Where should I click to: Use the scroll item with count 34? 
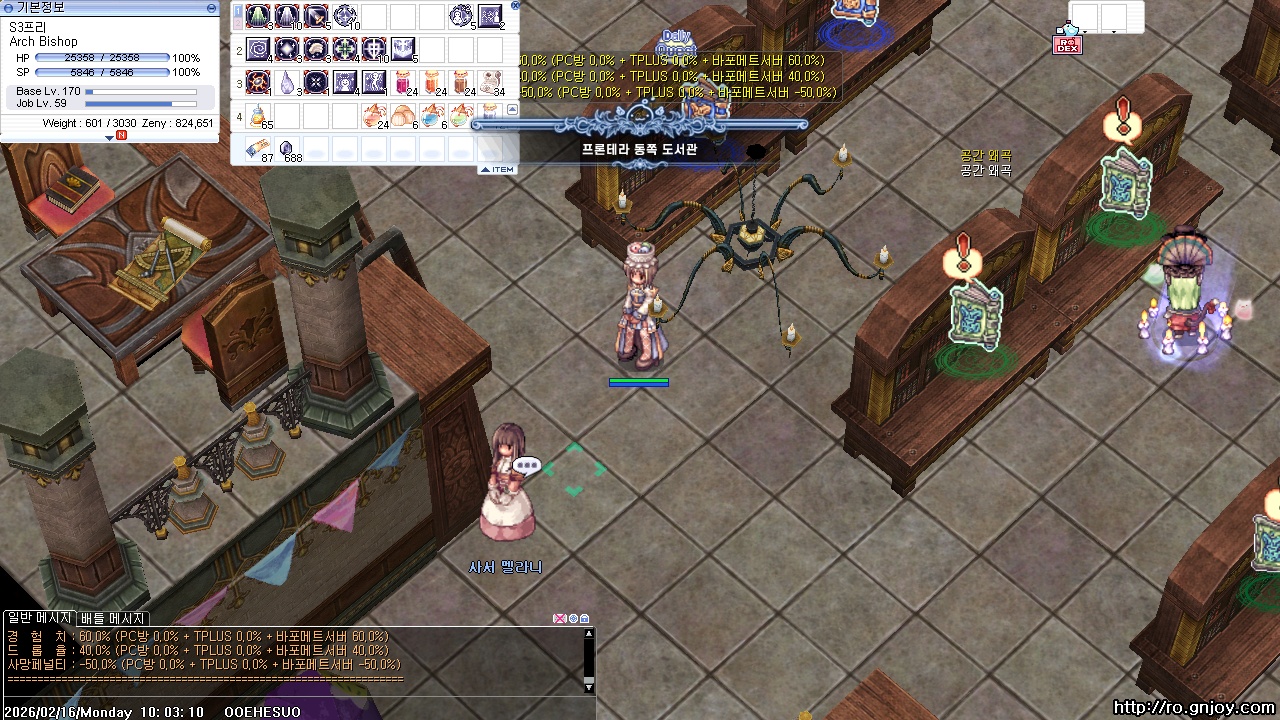click(490, 82)
